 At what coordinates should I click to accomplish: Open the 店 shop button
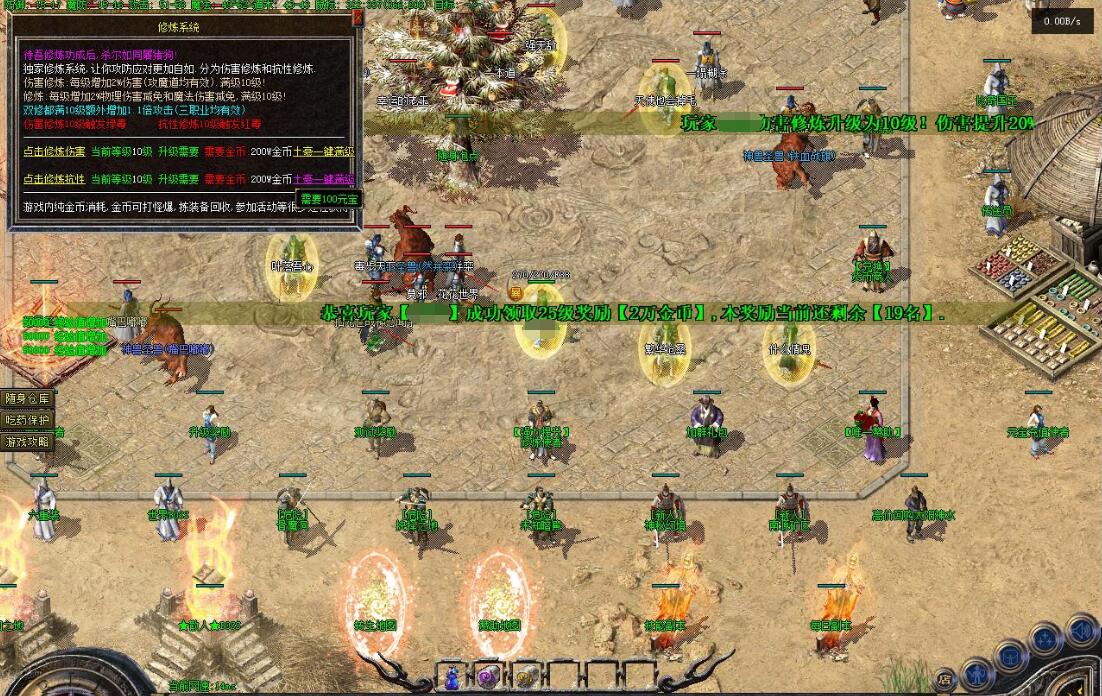[945, 679]
